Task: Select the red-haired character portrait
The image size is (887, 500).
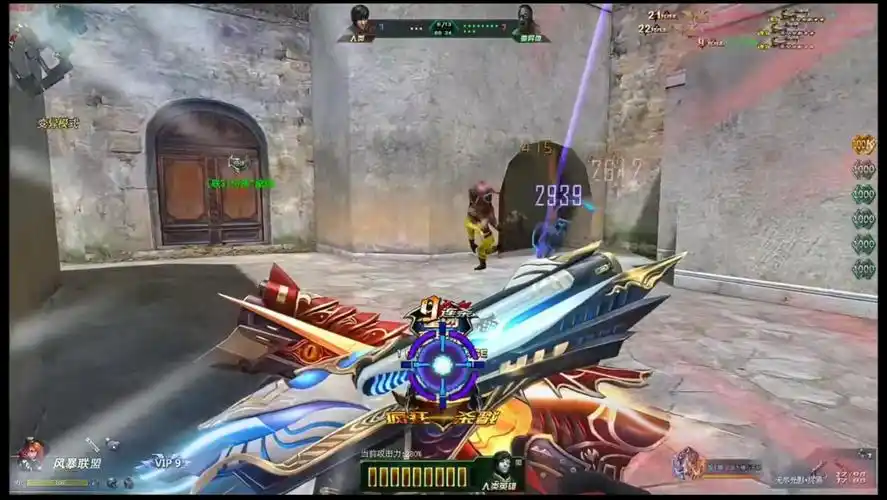Action: [31, 454]
